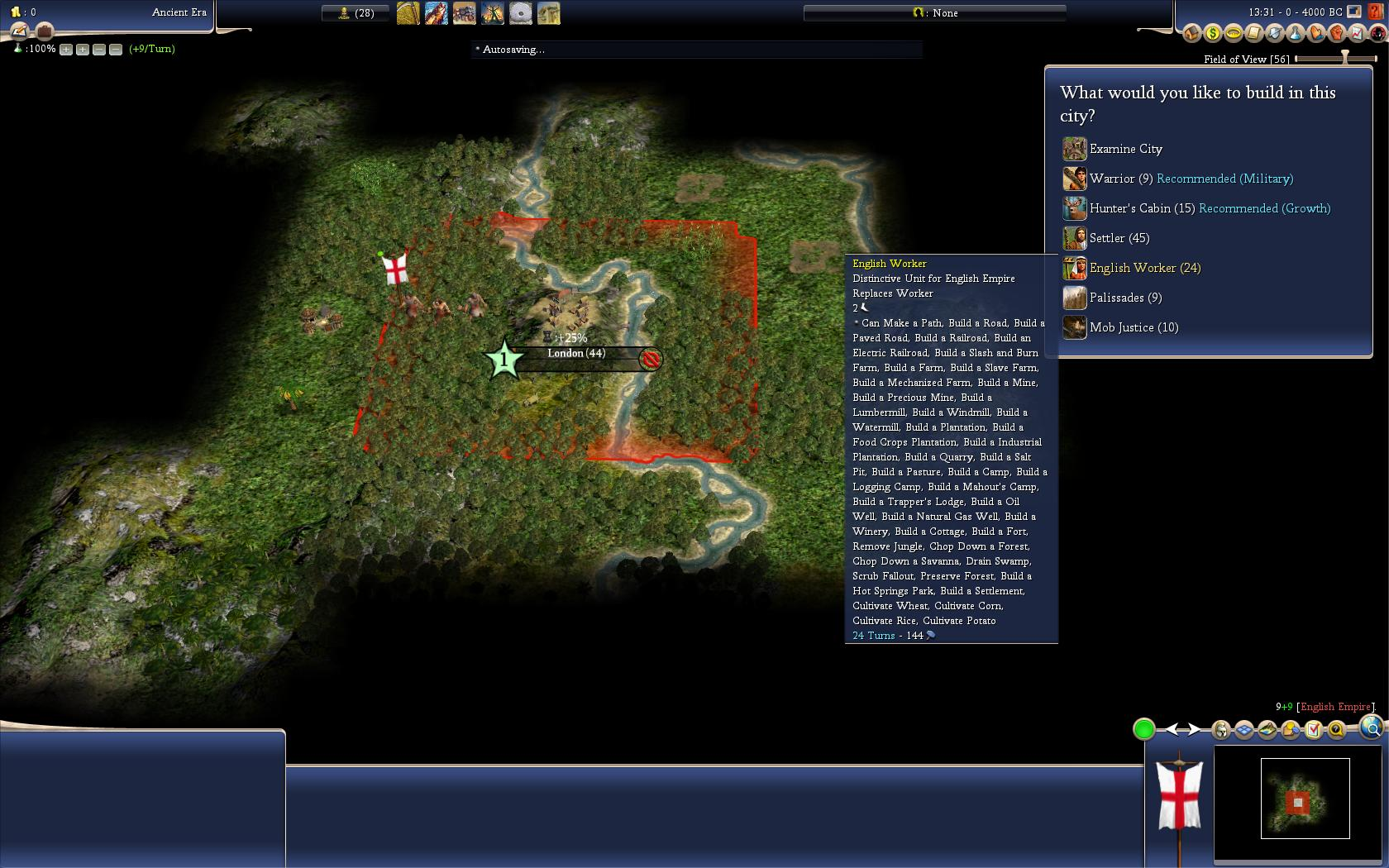Build the Hunter's Cabin
Screen dimensions: 1389x868
pos(1142,208)
